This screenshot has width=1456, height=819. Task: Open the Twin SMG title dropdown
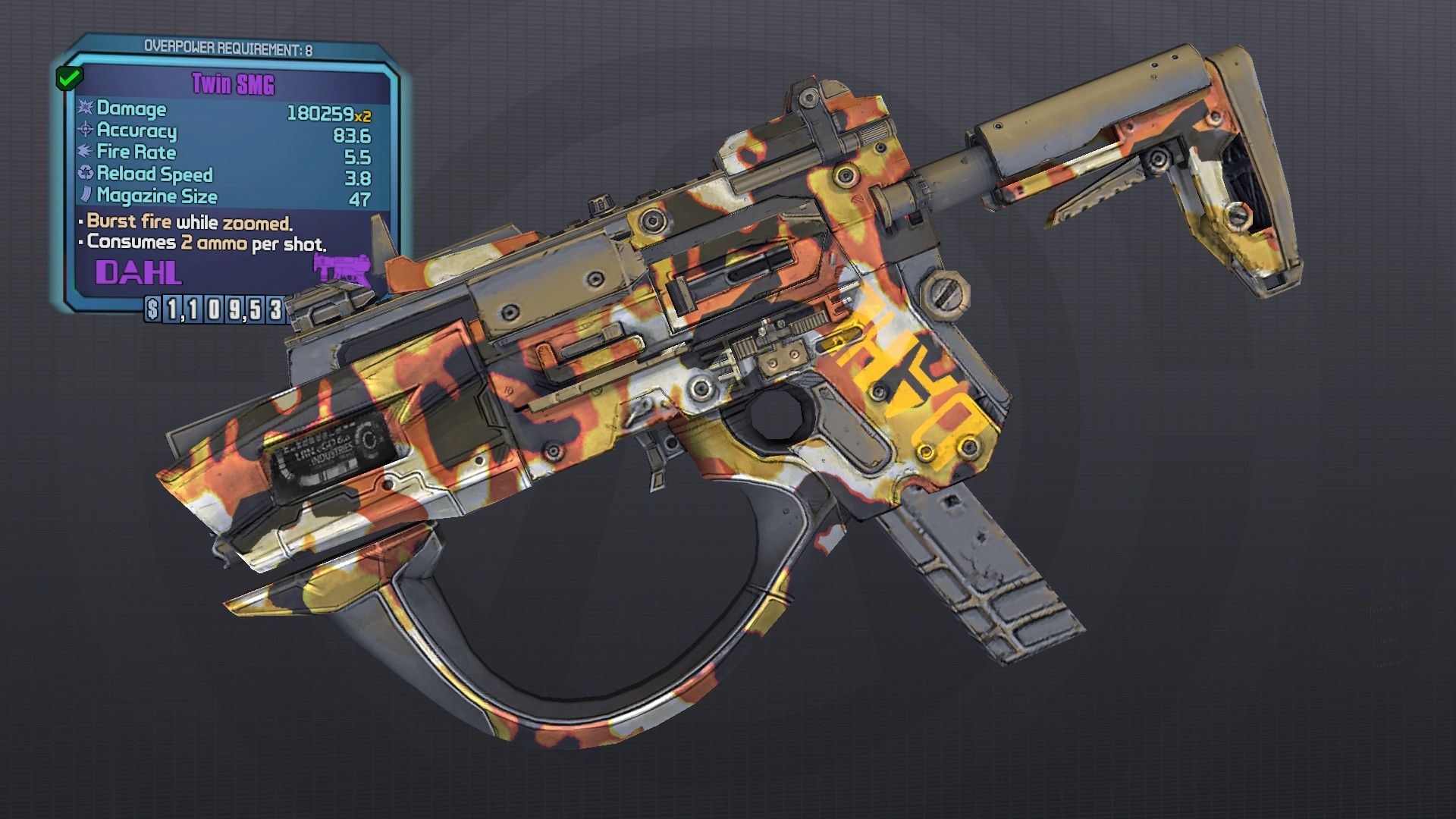[232, 85]
